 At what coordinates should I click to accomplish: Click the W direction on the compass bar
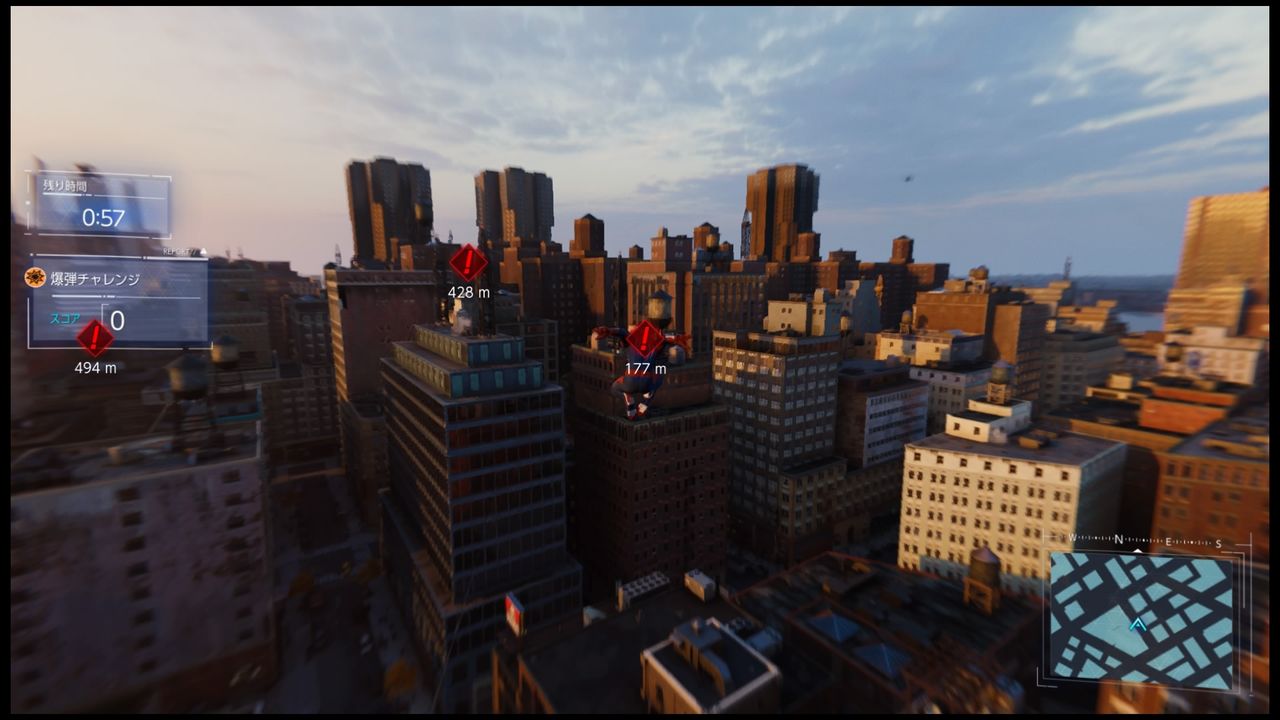click(x=1072, y=538)
